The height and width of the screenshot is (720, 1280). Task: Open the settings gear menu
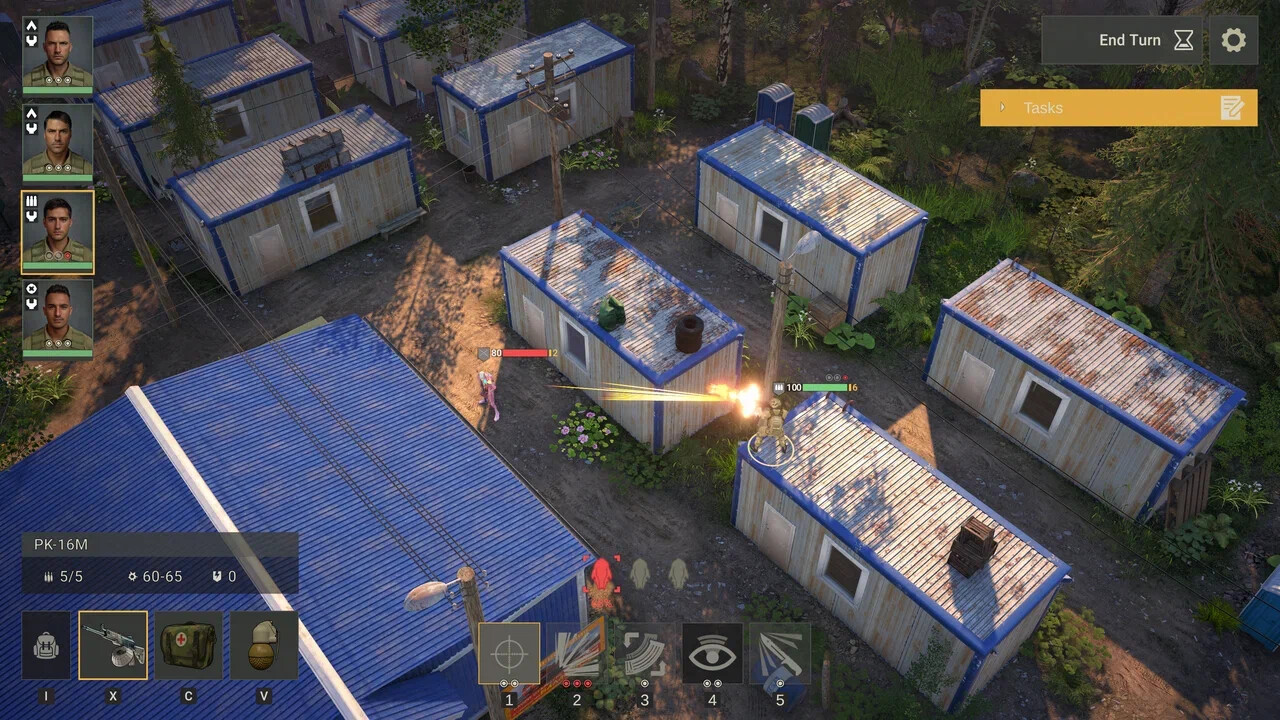tap(1233, 41)
